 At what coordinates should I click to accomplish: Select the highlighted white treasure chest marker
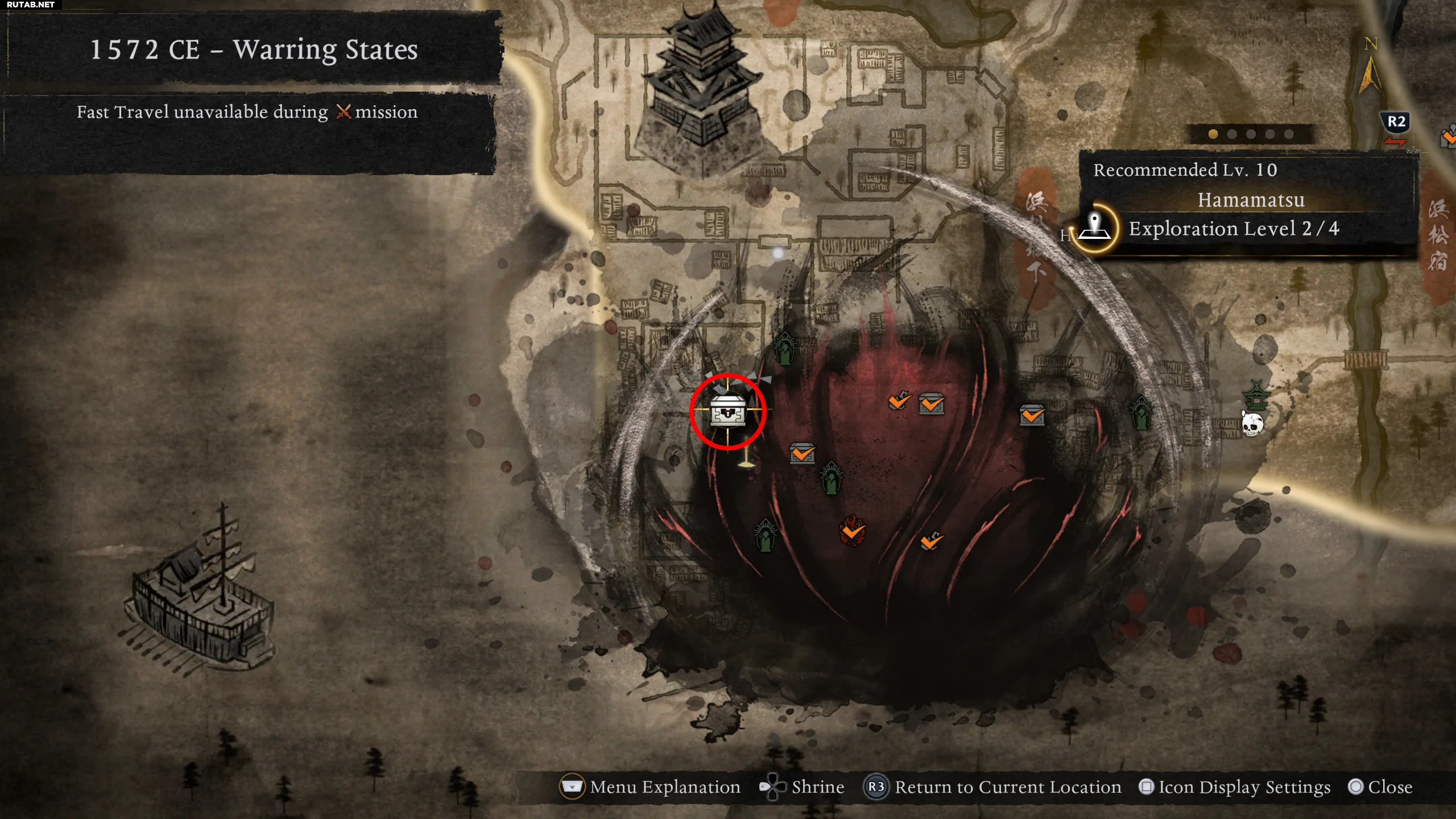[x=728, y=411]
